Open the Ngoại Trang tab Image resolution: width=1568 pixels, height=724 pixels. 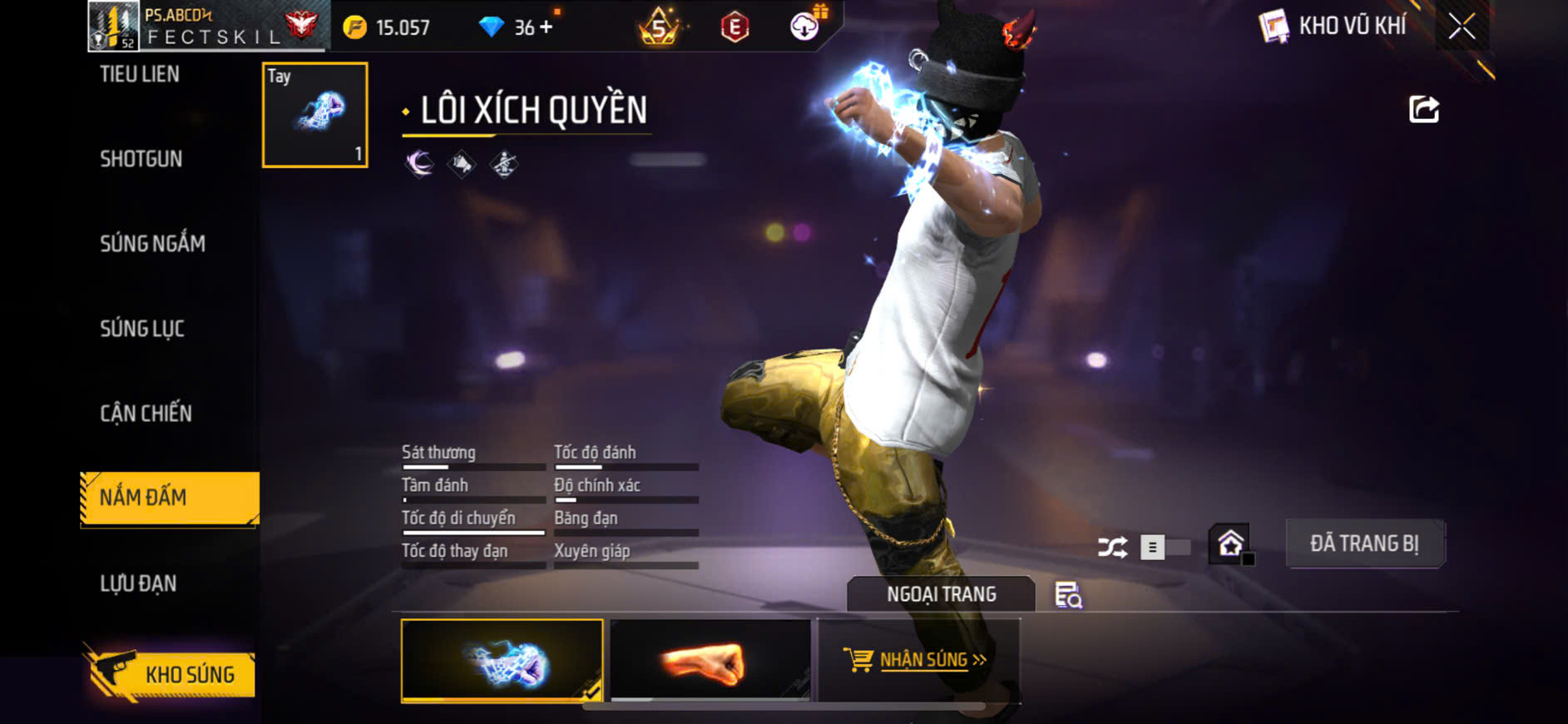[941, 594]
